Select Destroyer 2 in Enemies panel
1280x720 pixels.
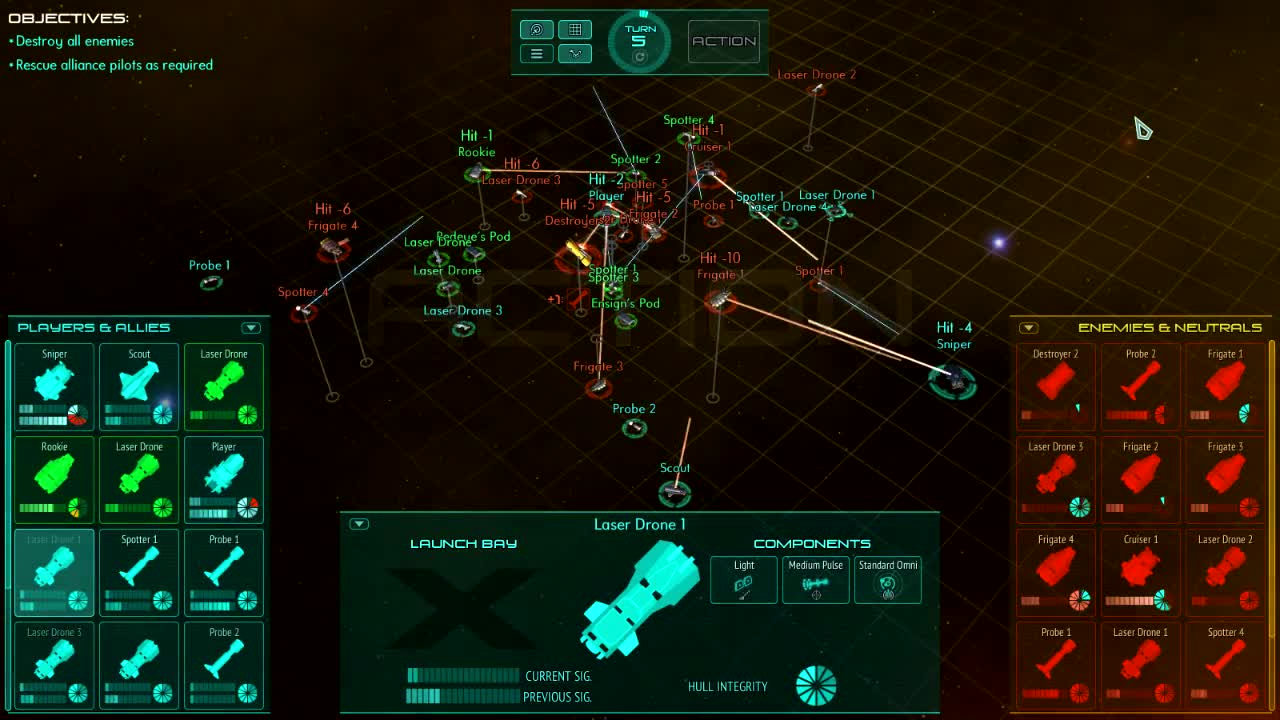1055,386
